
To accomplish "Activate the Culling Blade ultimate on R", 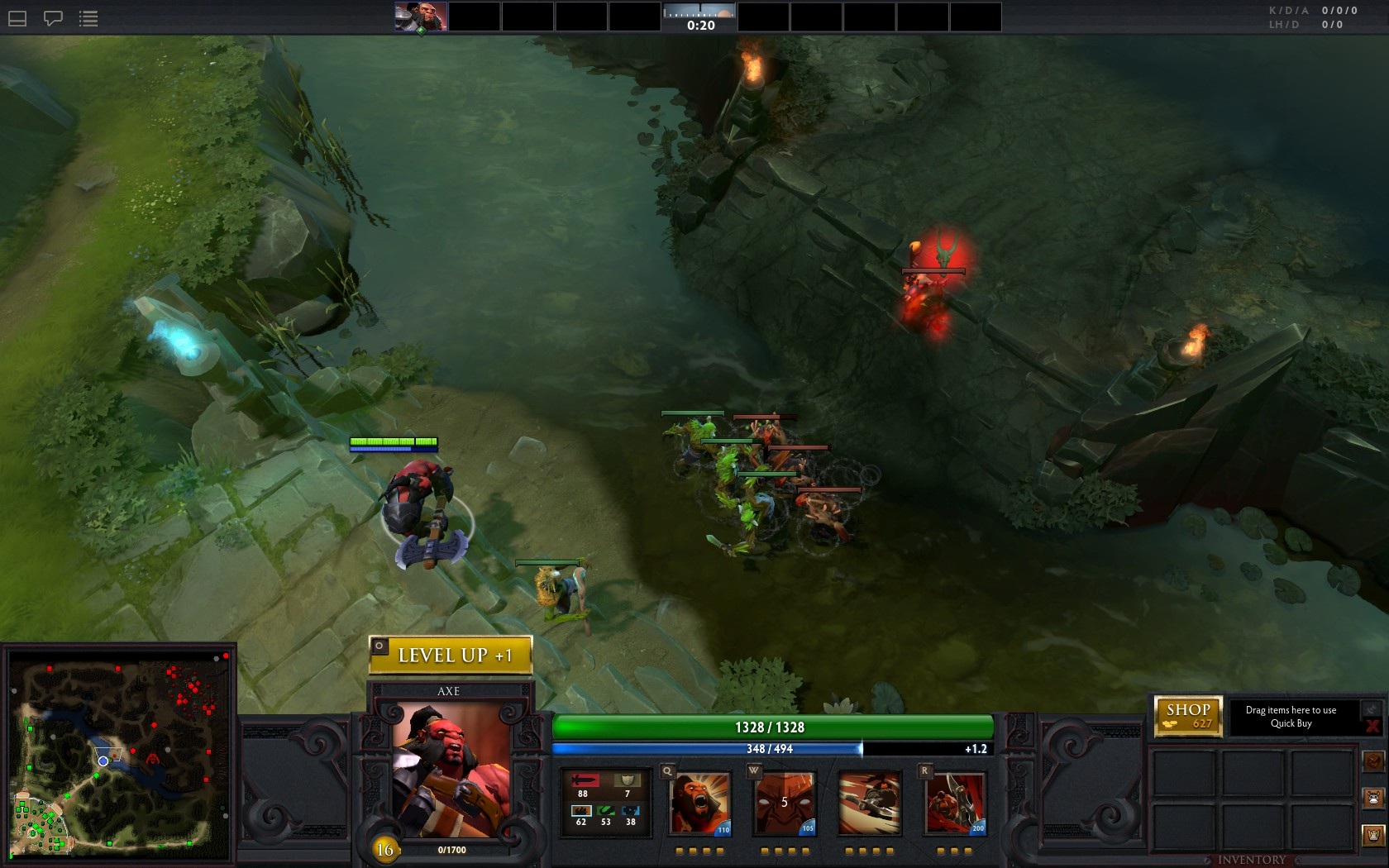I will [x=956, y=804].
